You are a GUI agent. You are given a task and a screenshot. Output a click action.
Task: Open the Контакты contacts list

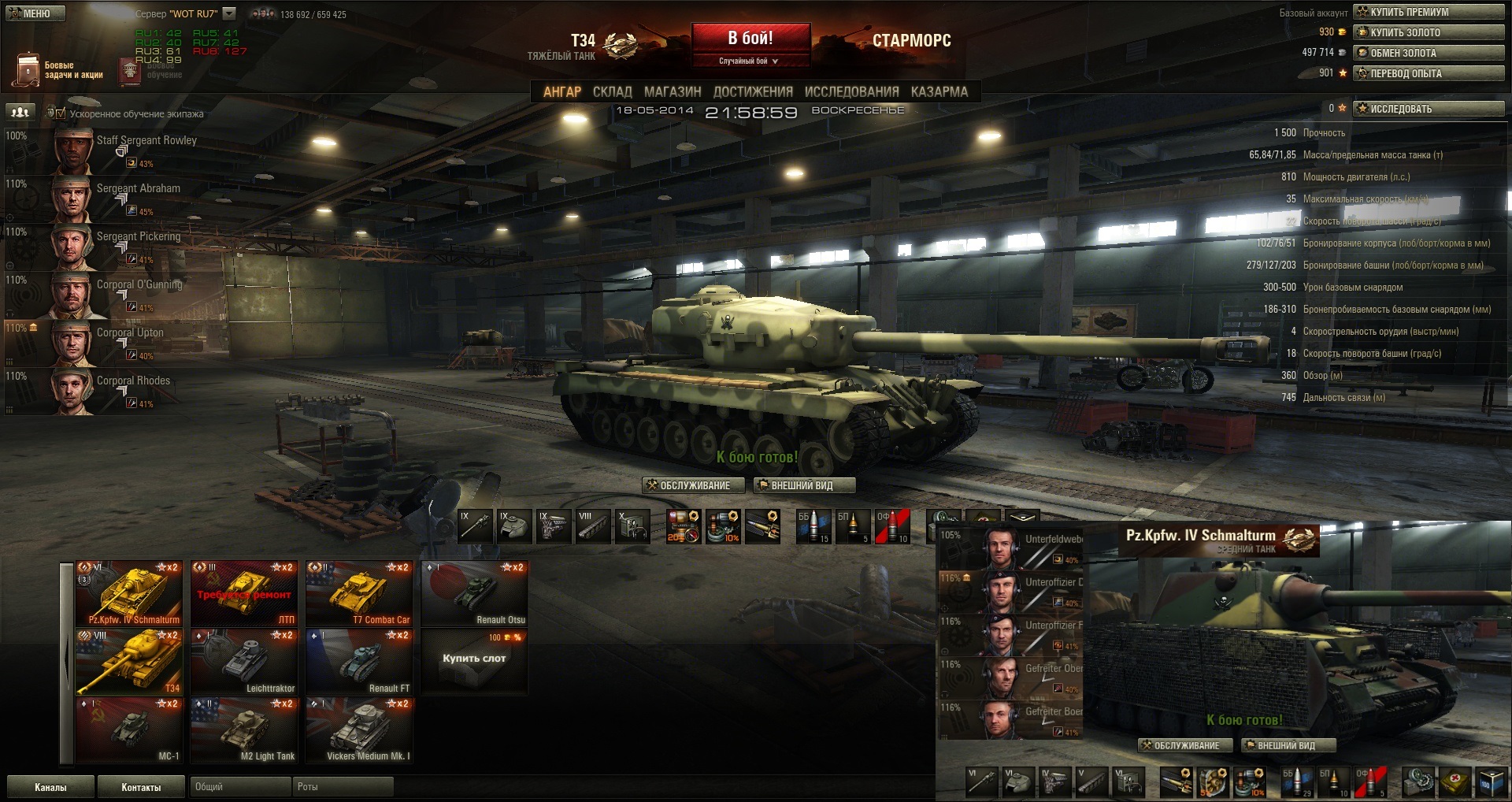(141, 787)
